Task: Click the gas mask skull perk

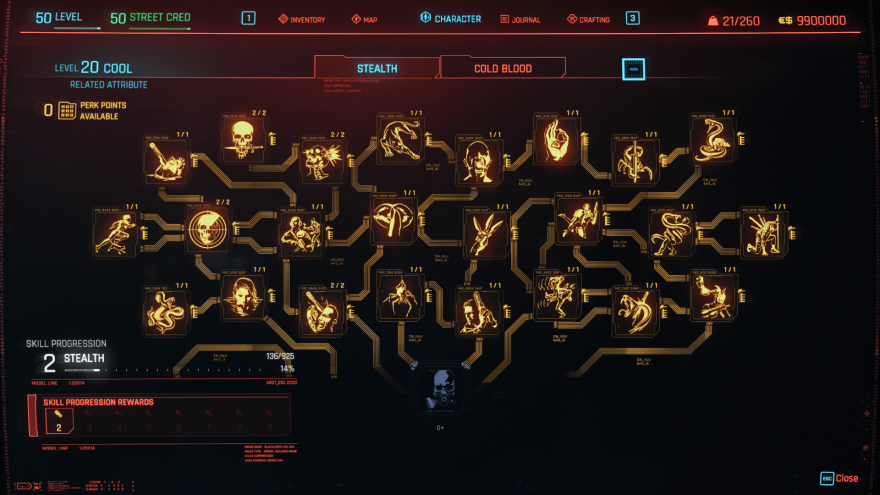Action: (438, 390)
